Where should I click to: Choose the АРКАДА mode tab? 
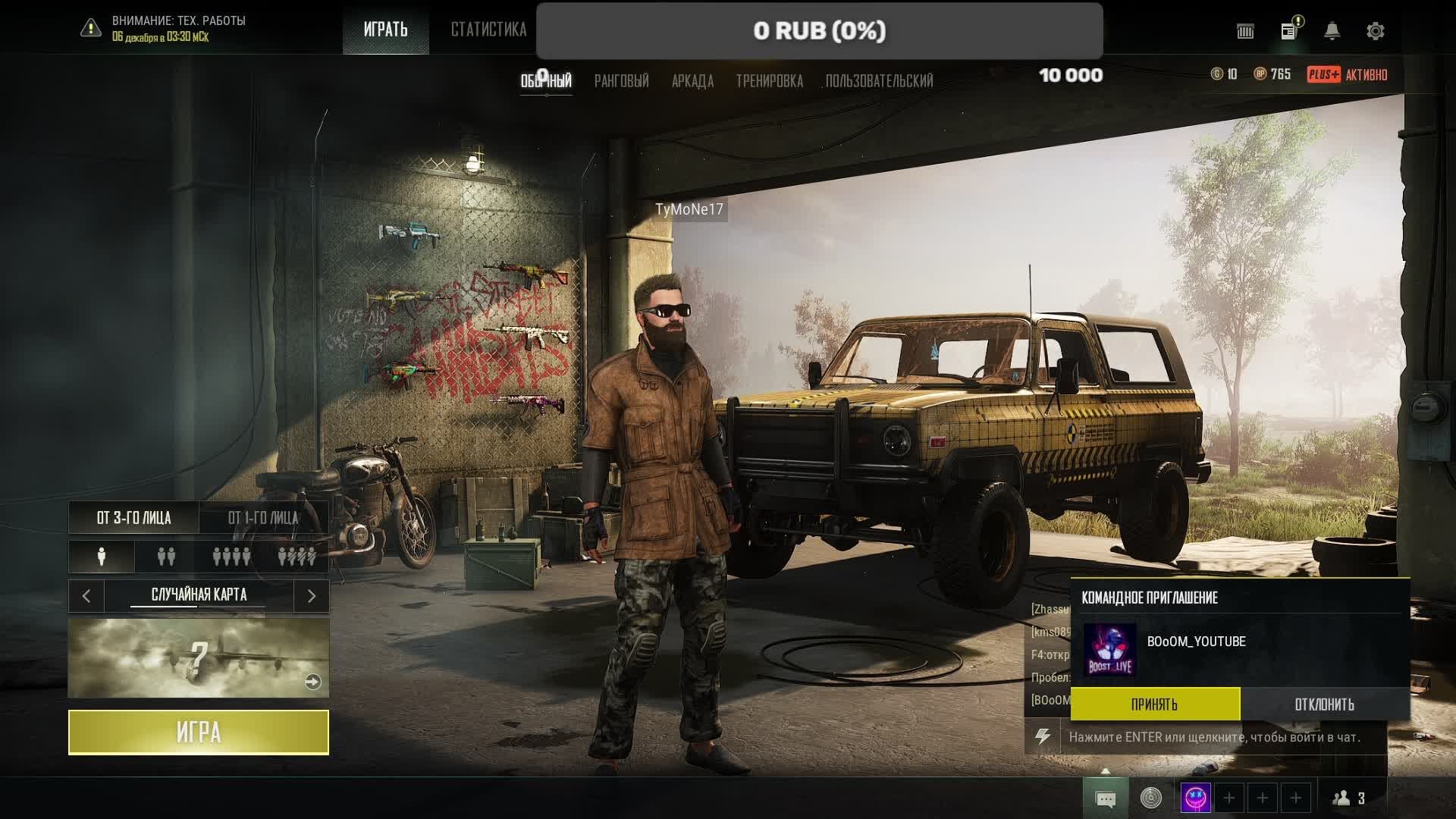pyautogui.click(x=692, y=81)
